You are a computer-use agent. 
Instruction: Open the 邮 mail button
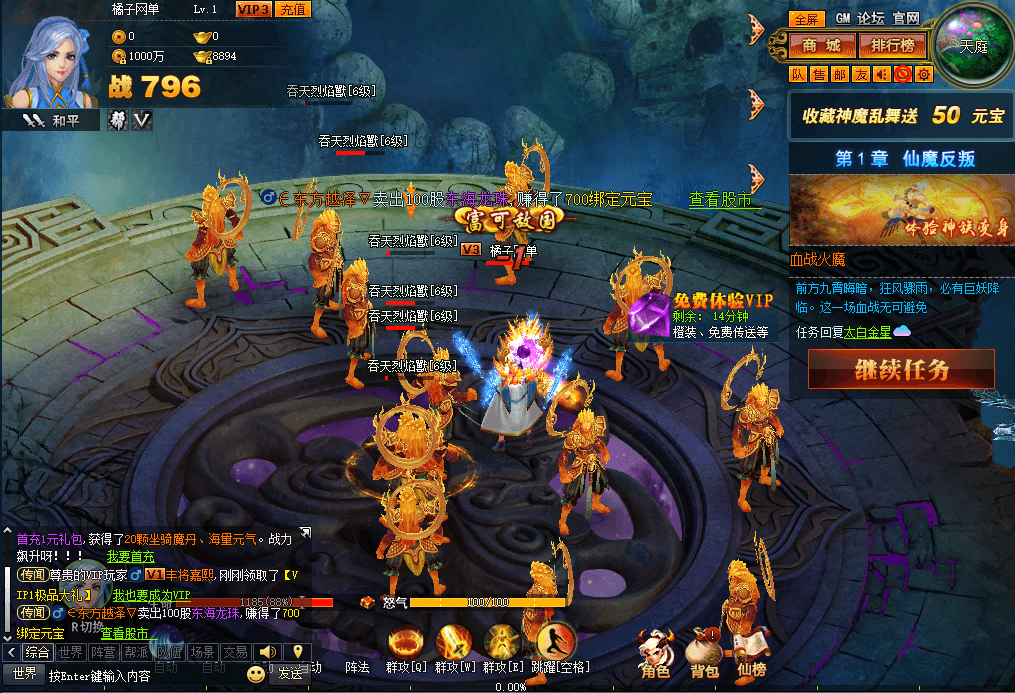[840, 74]
